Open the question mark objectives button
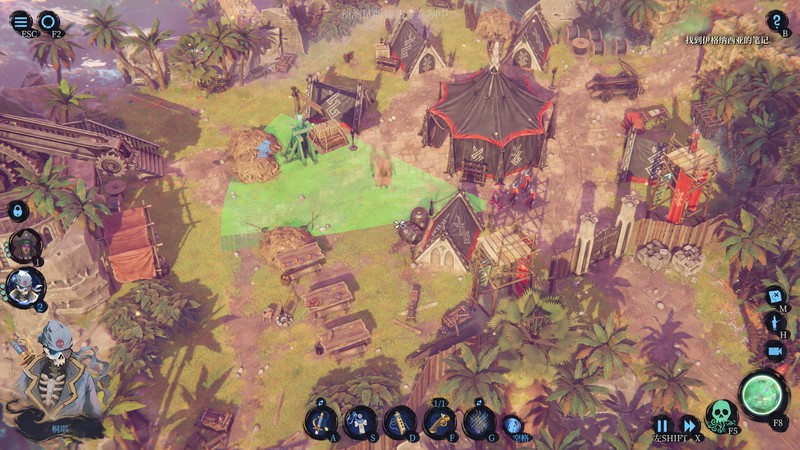This screenshot has width=800, height=450. (777, 20)
